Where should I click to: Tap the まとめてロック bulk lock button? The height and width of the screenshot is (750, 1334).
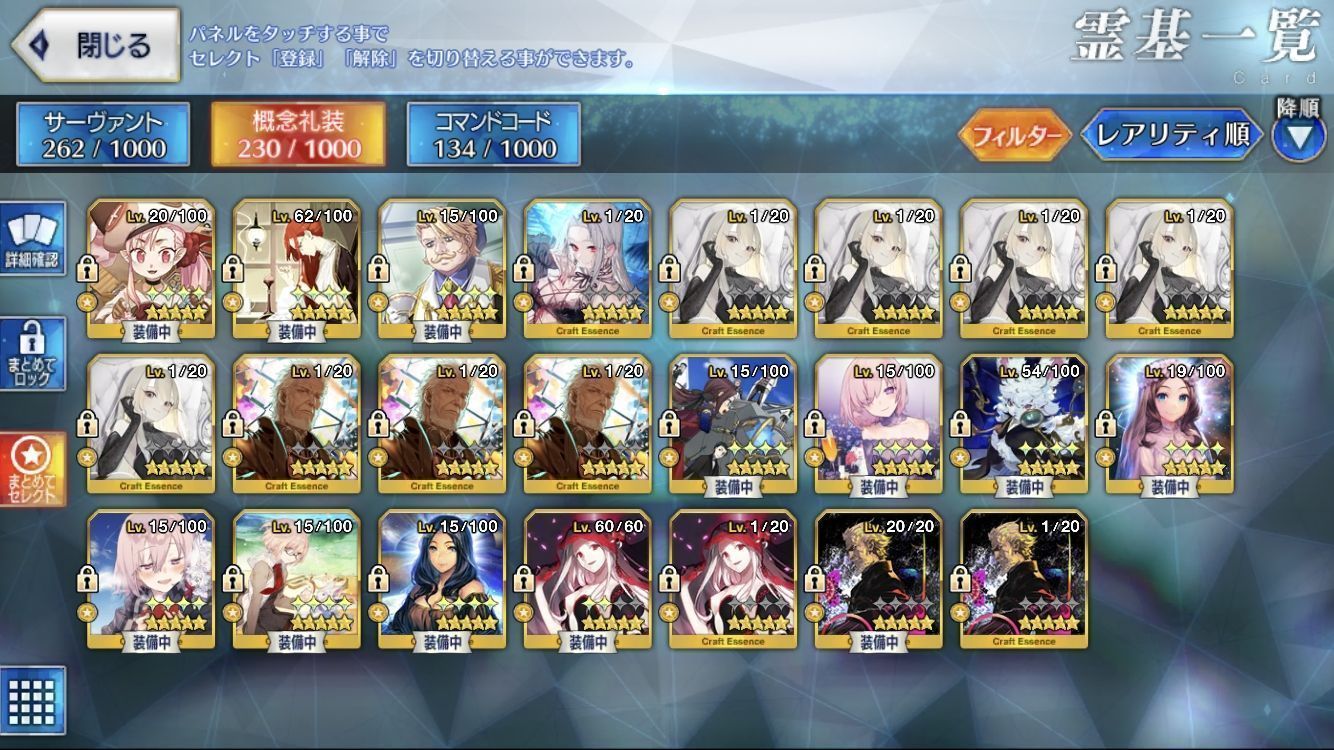33,354
